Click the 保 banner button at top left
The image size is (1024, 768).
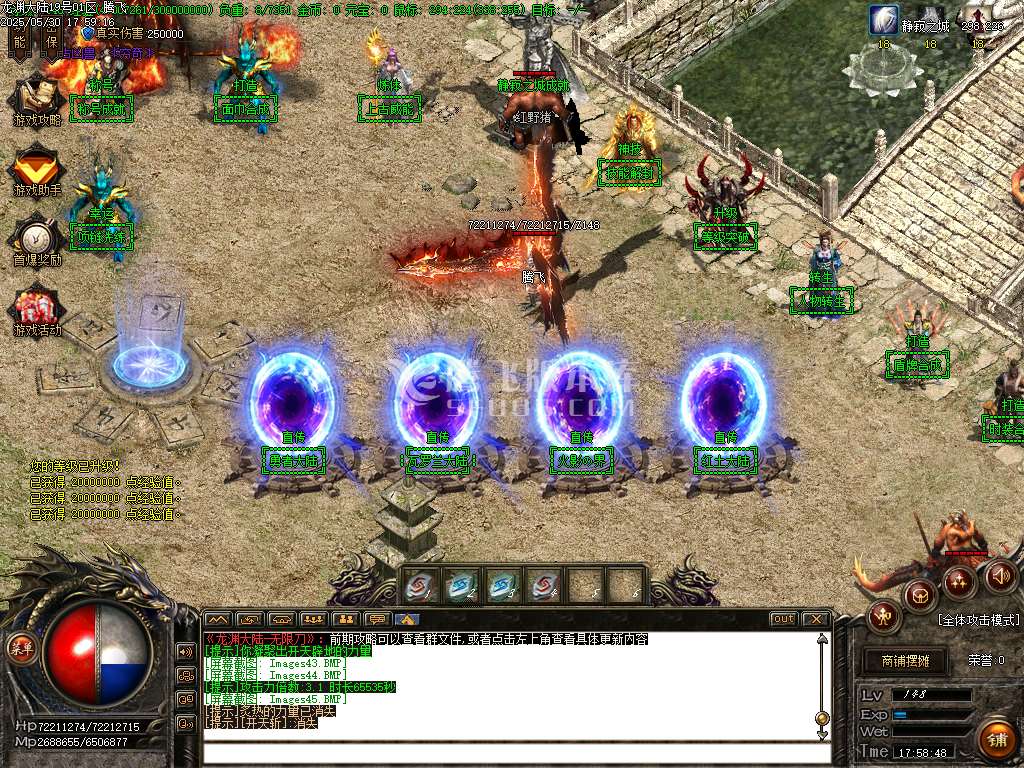52,40
